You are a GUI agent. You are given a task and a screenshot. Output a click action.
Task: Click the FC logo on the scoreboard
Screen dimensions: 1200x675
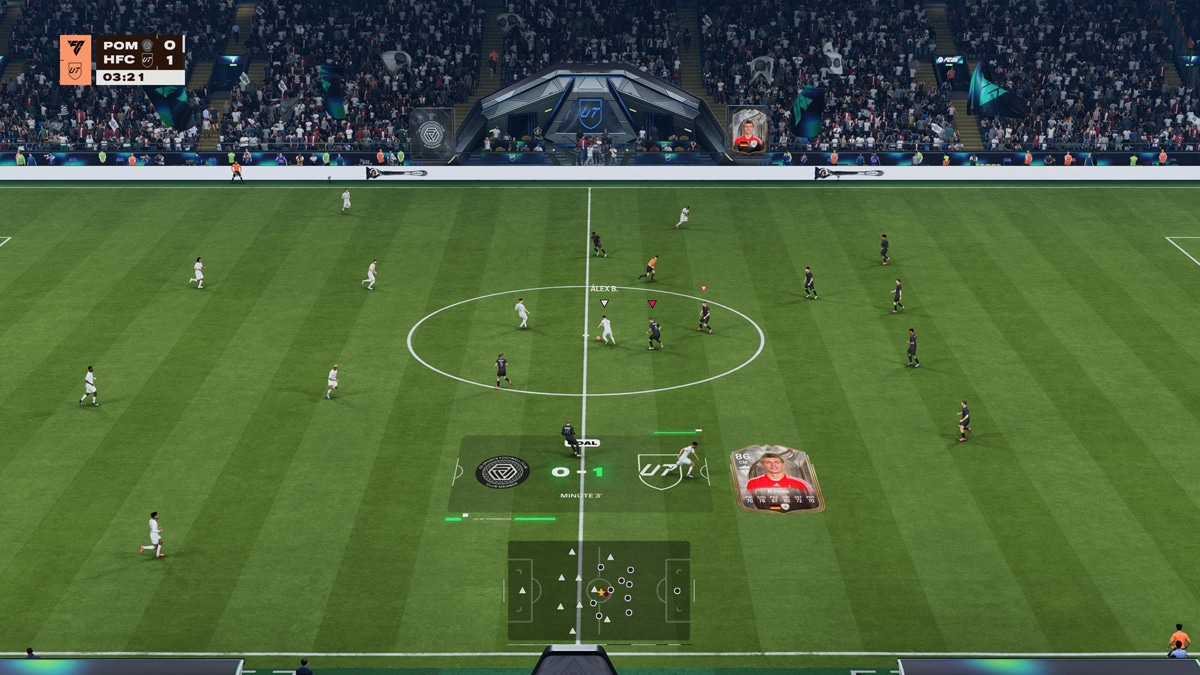[x=75, y=47]
